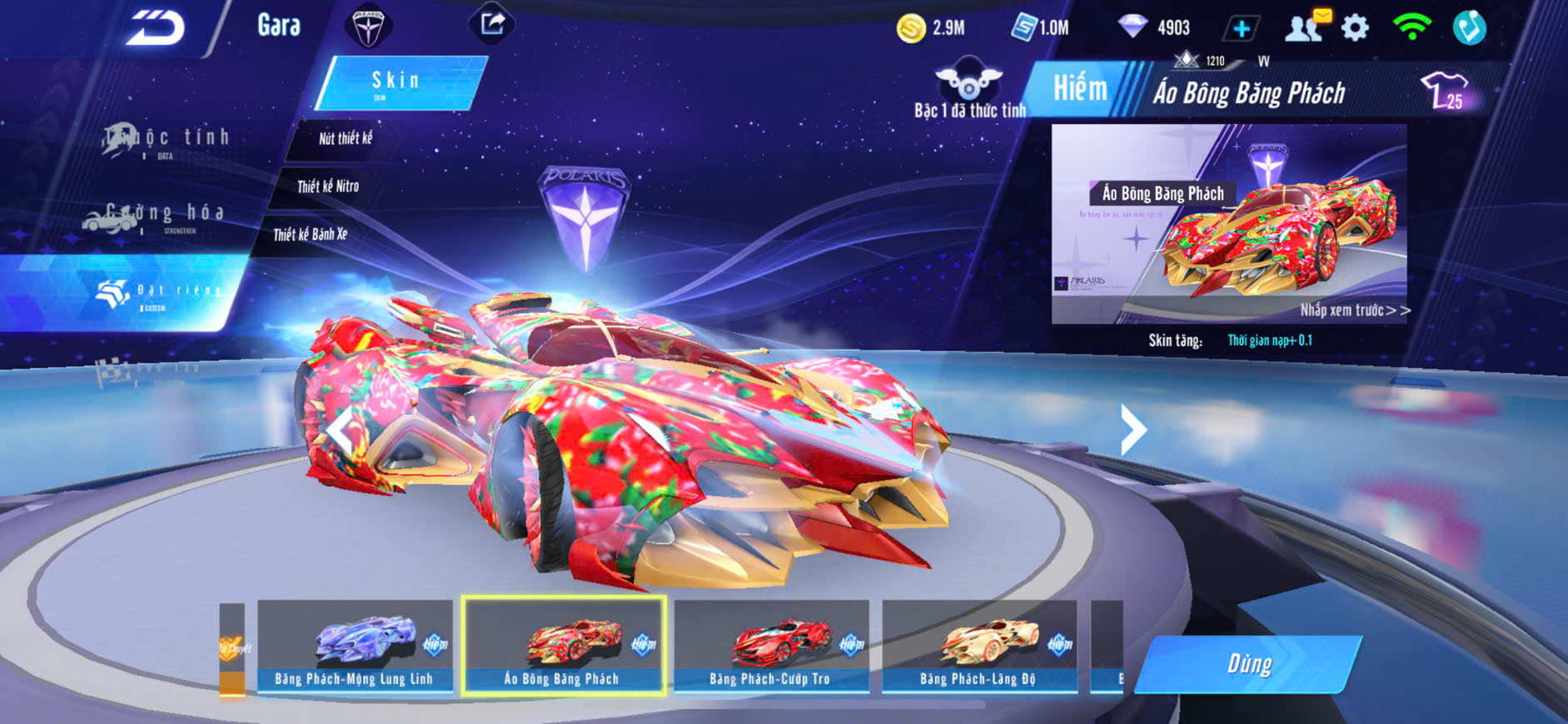Go back using the arrow button
1568x724 pixels.
pos(156,28)
